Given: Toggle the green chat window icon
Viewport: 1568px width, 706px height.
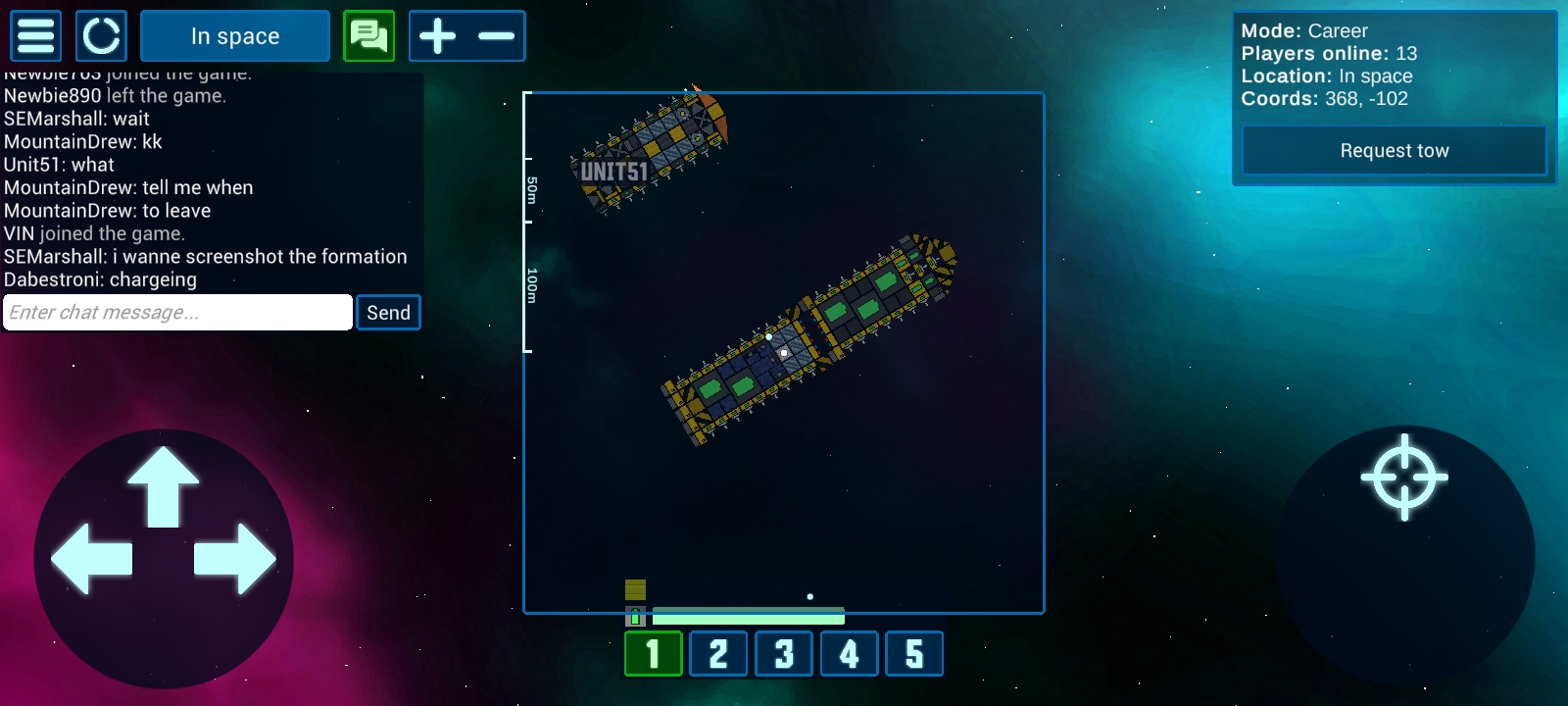Looking at the screenshot, I should point(369,36).
